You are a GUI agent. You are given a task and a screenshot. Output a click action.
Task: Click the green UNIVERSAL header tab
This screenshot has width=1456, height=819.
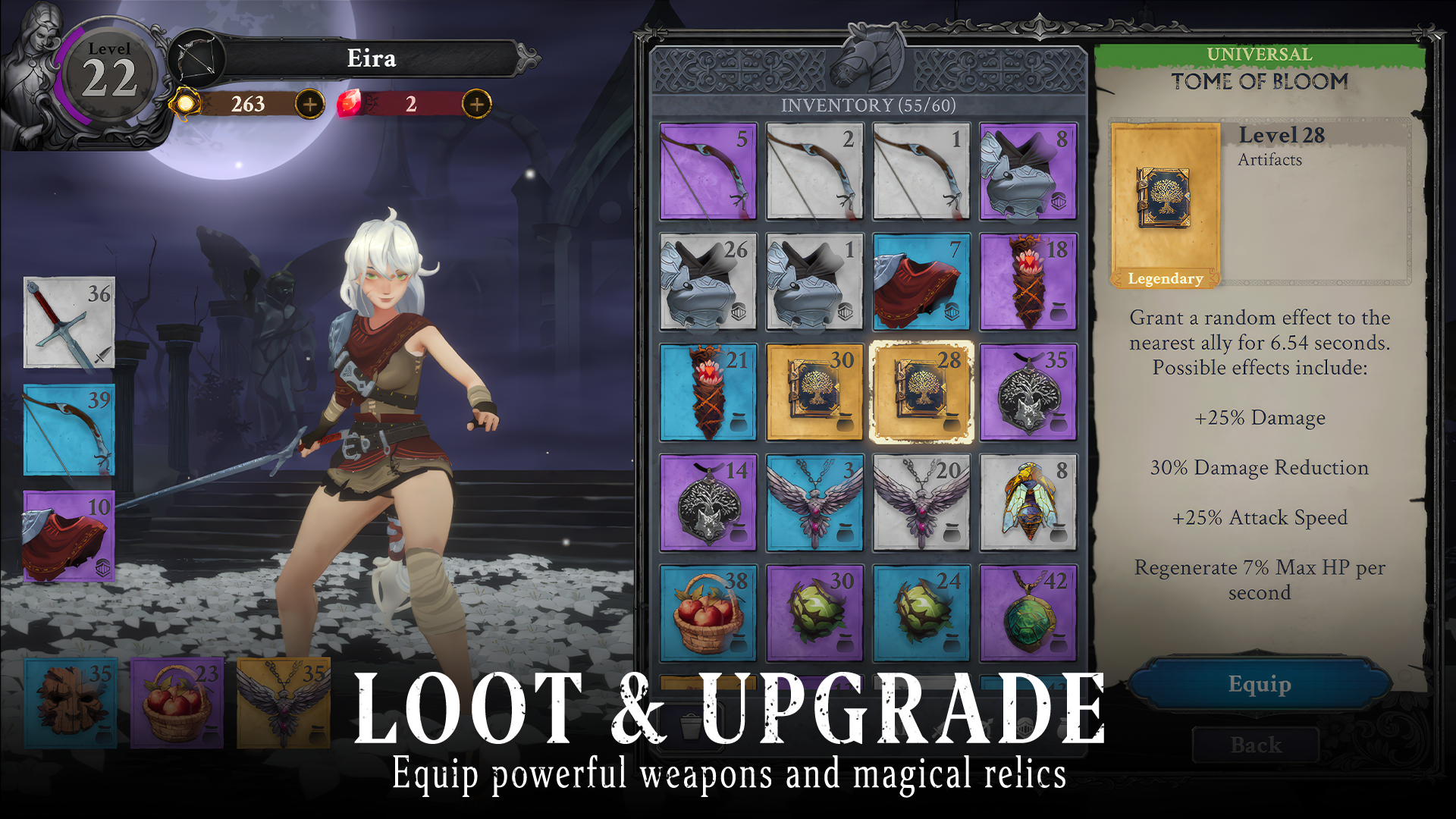1259,54
